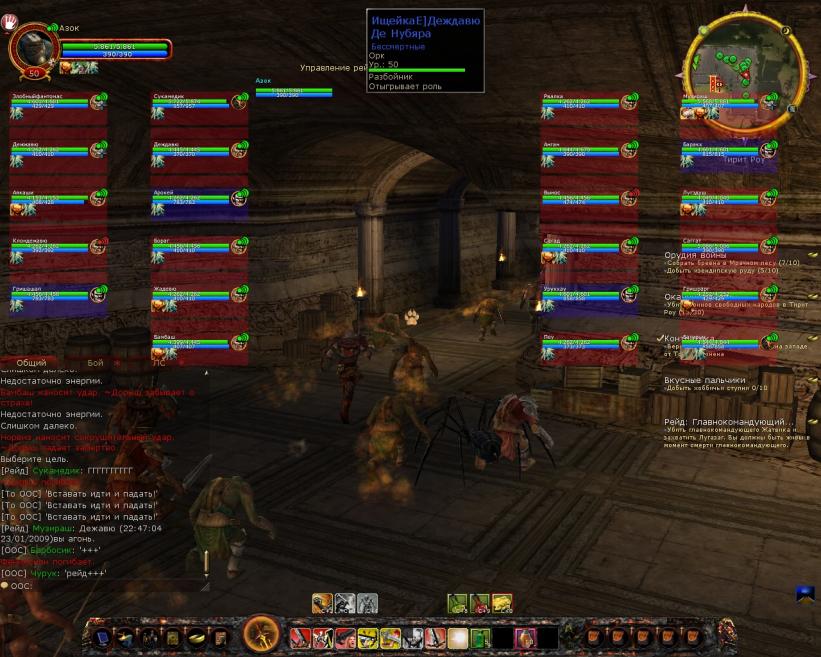Activate the glowing white skill on the hotbar
The image size is (821, 657).
pos(458,638)
